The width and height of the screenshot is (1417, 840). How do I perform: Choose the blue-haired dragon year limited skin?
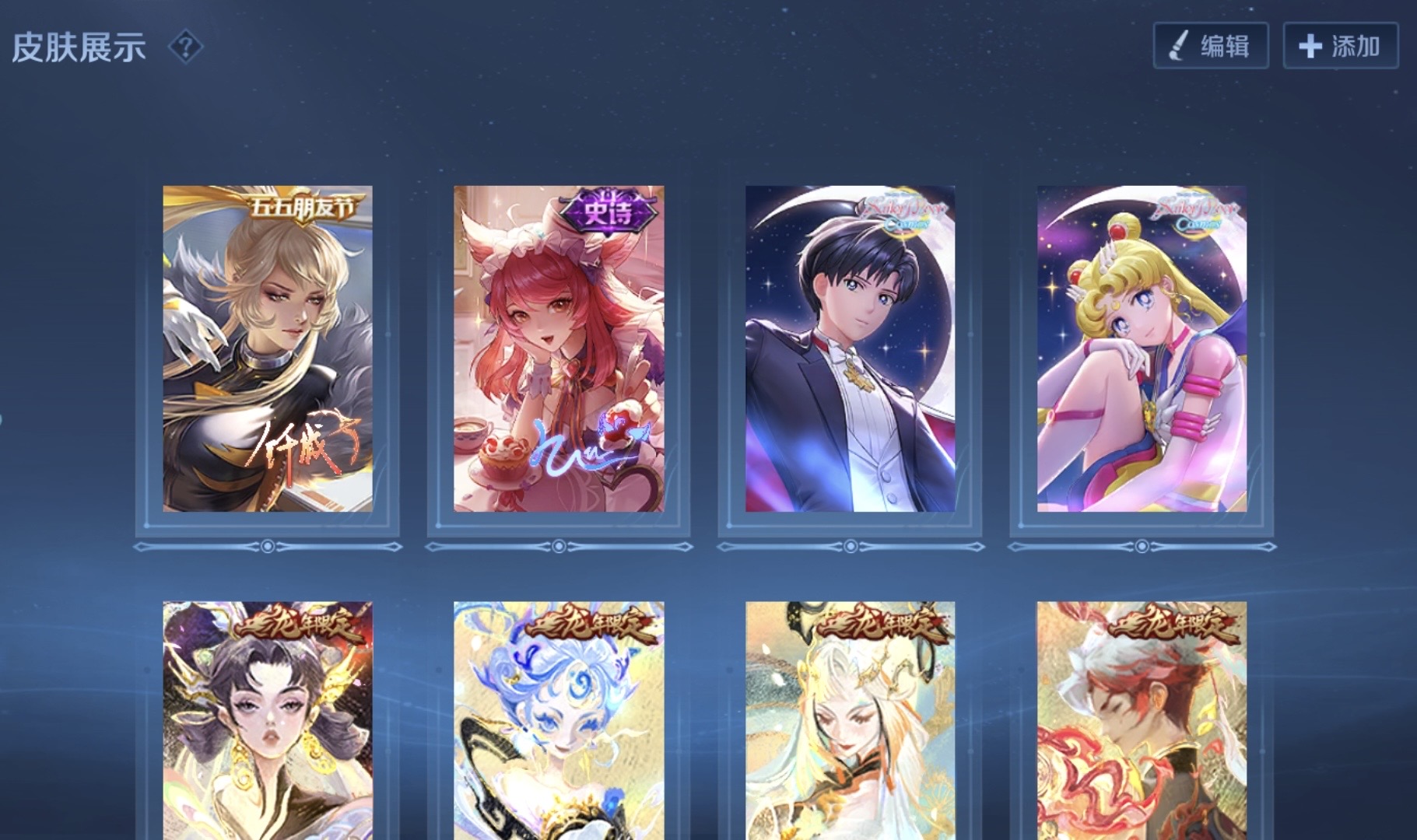click(559, 719)
